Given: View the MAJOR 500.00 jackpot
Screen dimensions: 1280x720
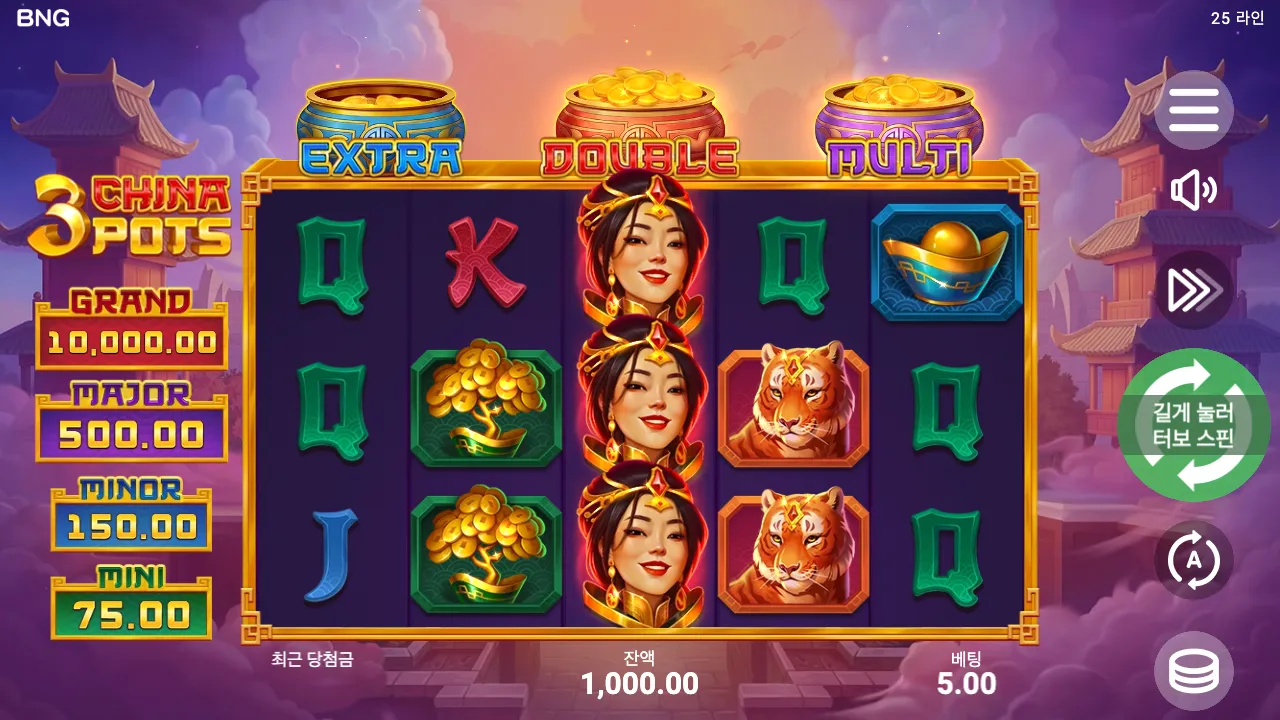Looking at the screenshot, I should (130, 413).
